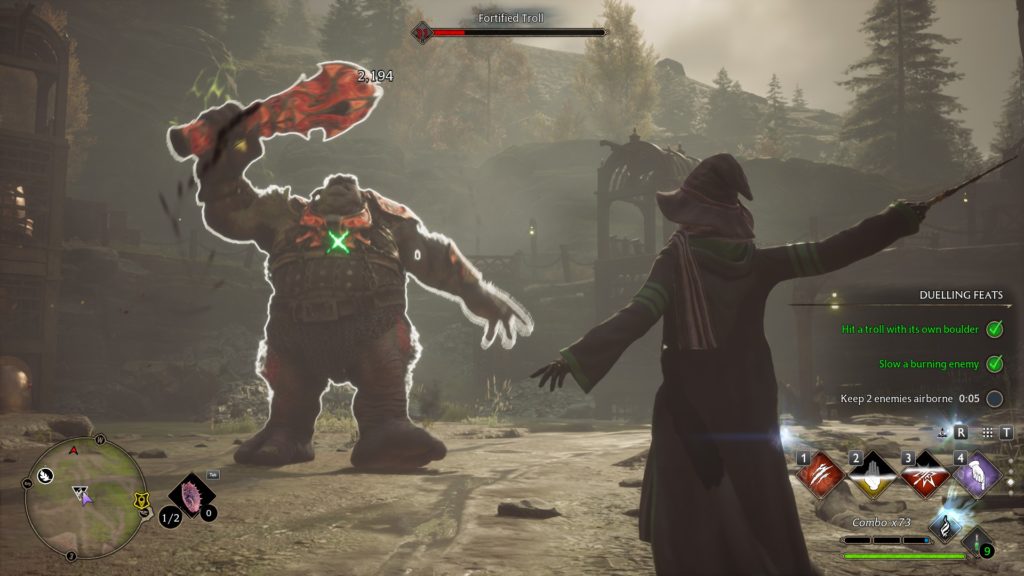
Task: Choose the purple hand spell in slot 4
Action: click(x=977, y=473)
